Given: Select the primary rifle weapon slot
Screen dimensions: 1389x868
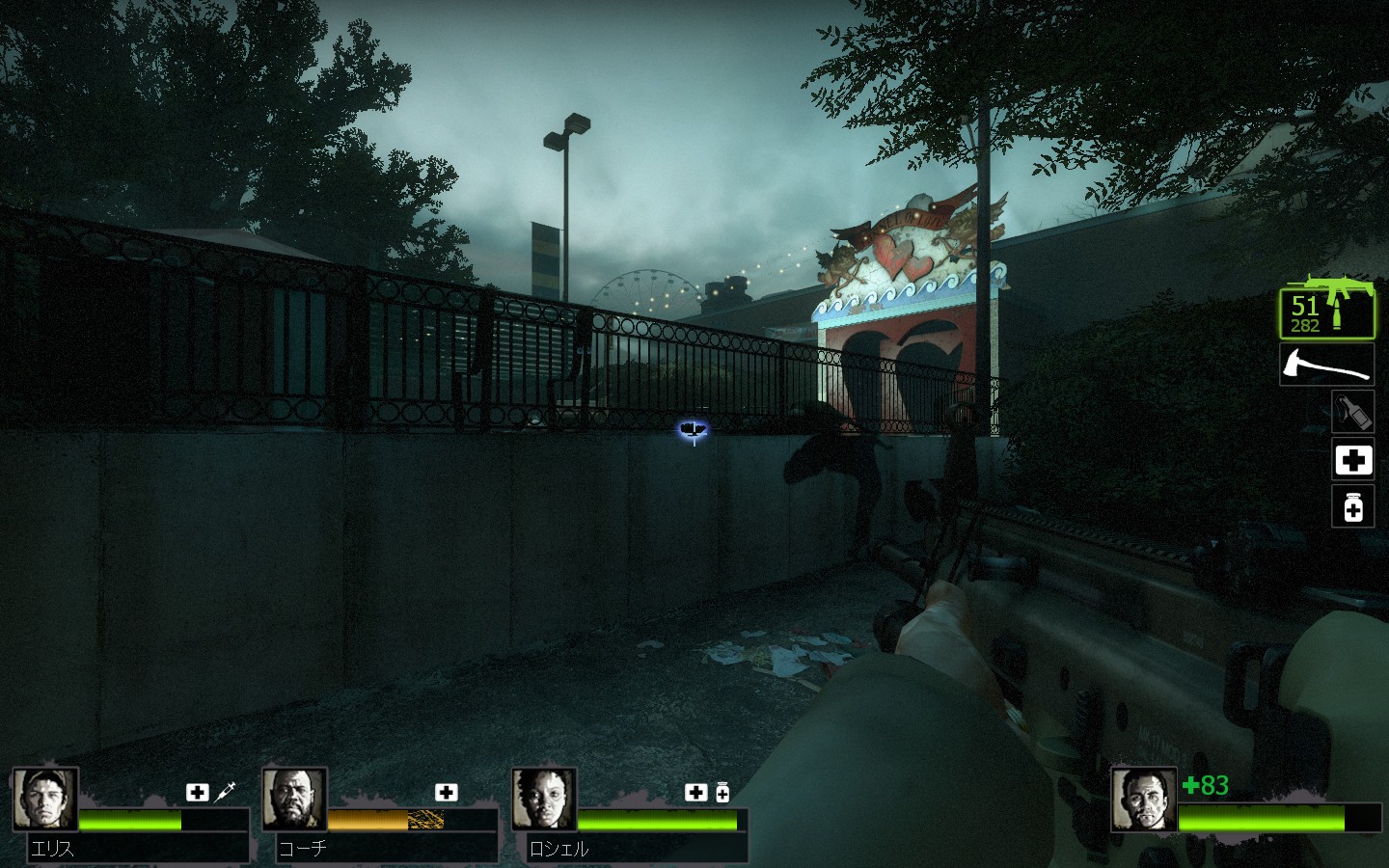Looking at the screenshot, I should pos(1327,311).
